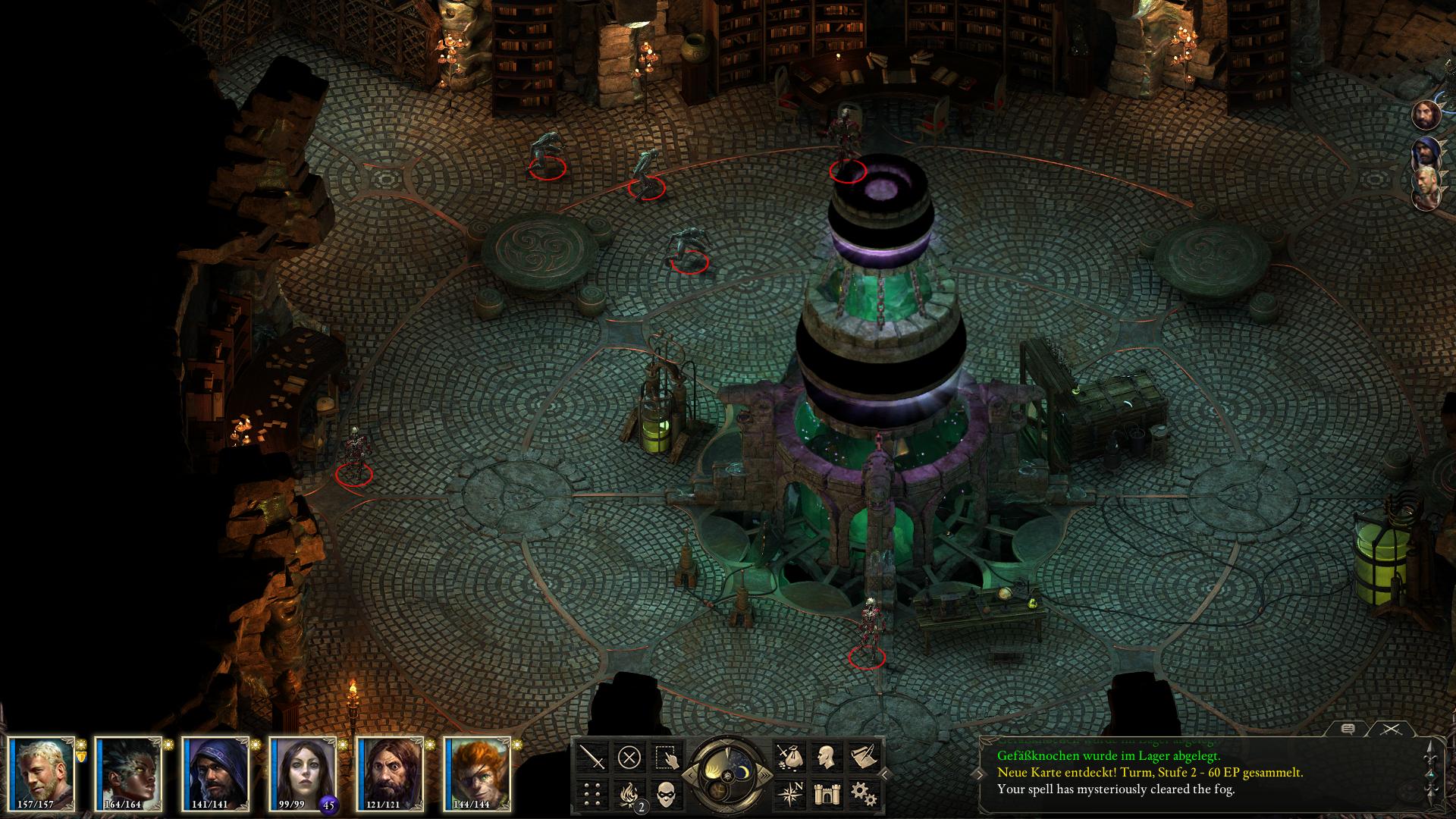Open options with the gears icon
This screenshot has width=1456, height=819.
pos(862,794)
